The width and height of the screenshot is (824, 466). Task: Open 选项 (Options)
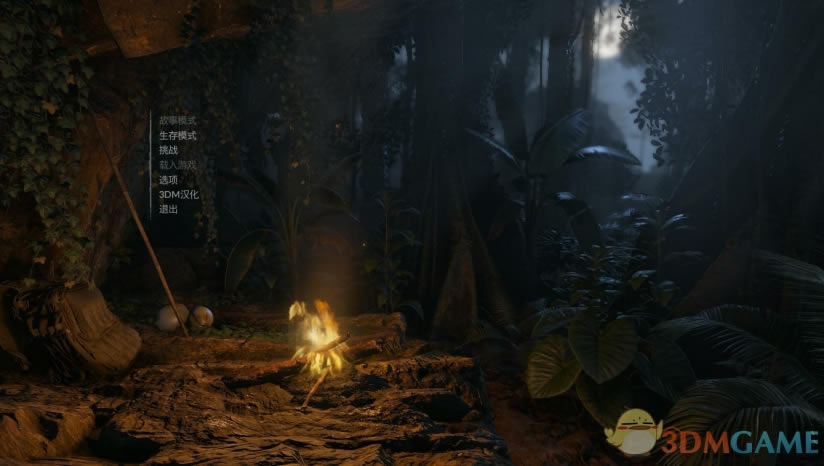click(168, 180)
